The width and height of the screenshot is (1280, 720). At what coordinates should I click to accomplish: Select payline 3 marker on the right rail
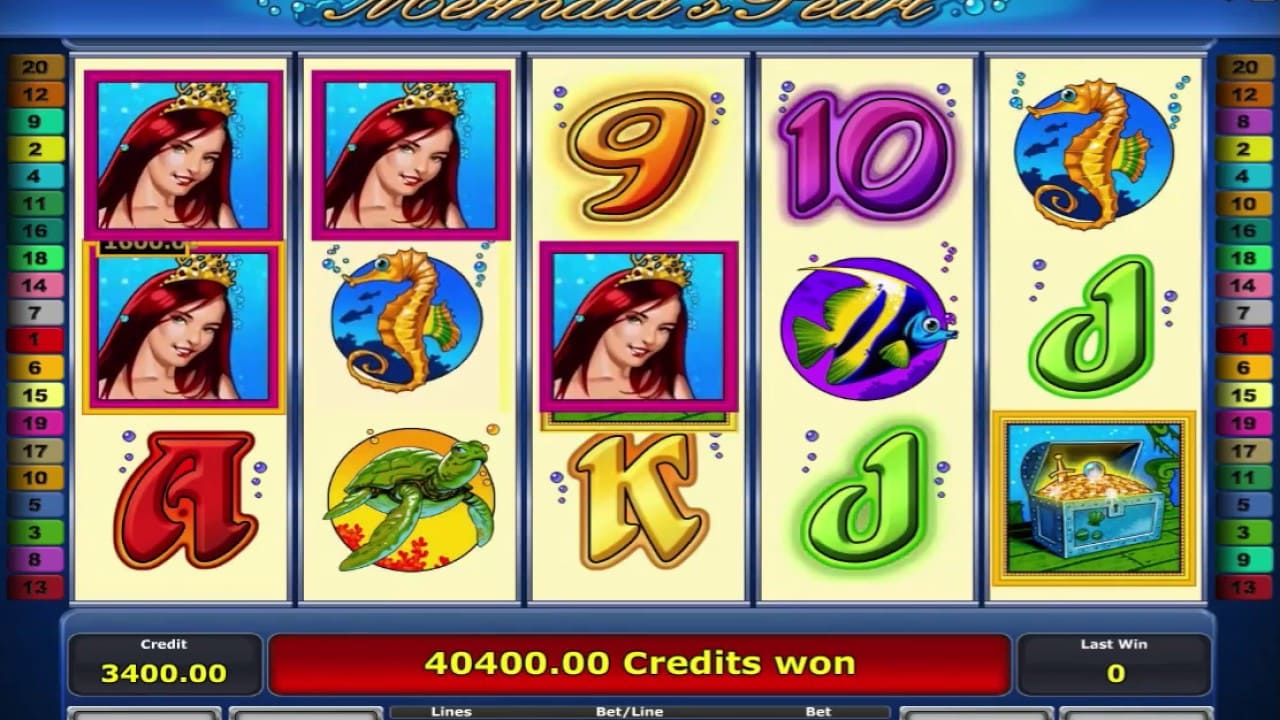coord(1243,532)
